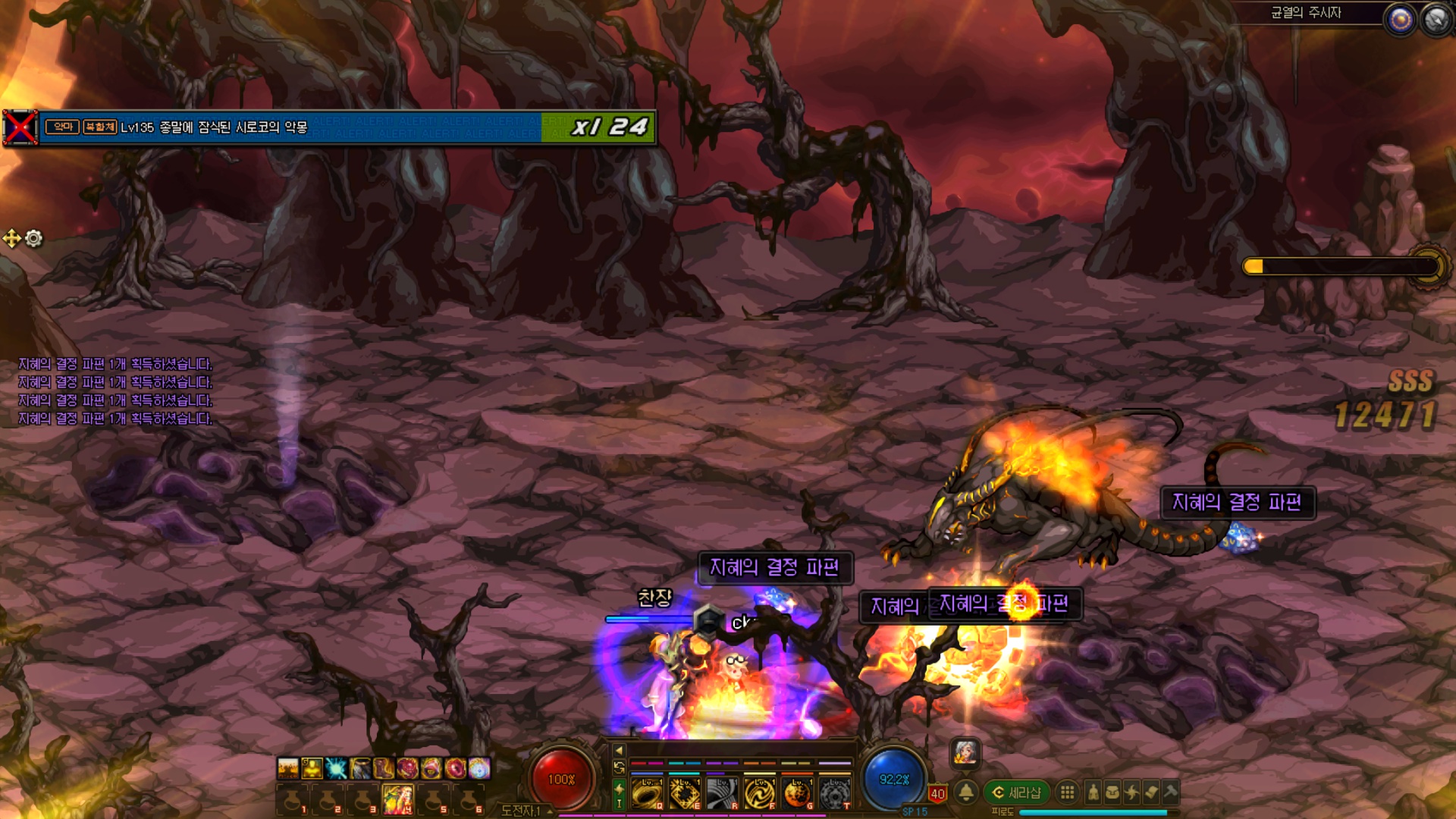
Task: Click the notification bell icon
Action: coord(966,792)
